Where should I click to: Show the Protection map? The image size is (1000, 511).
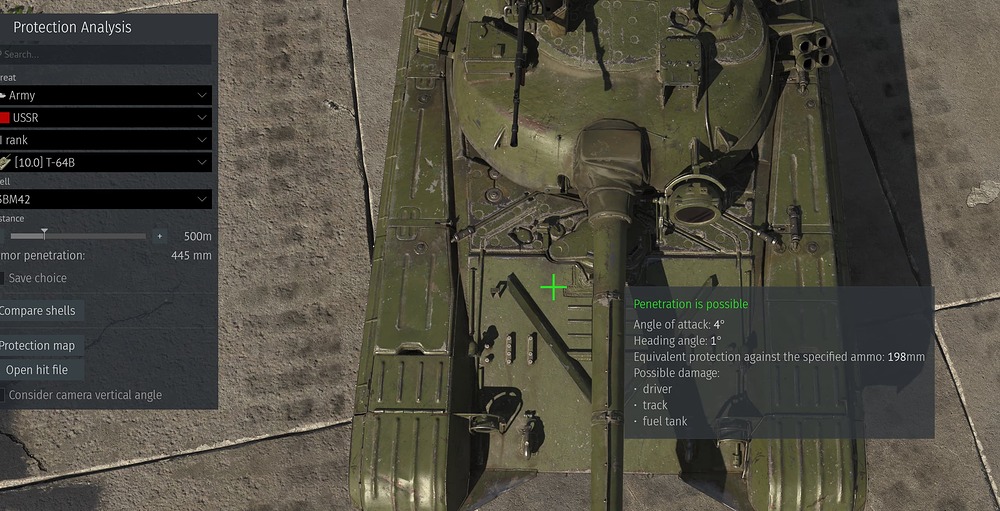[x=38, y=345]
